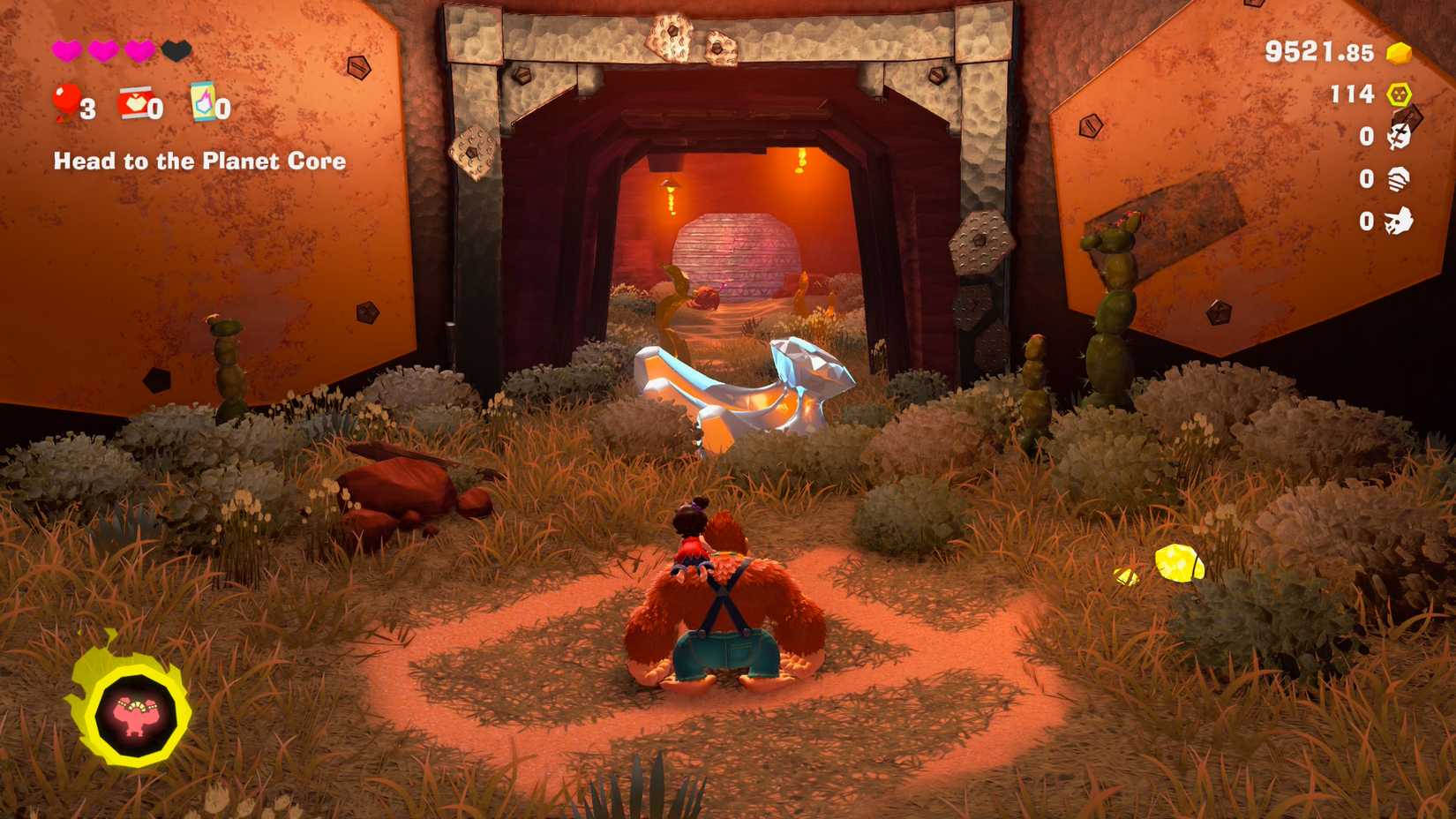Click the balloon count number 3

pos(87,108)
